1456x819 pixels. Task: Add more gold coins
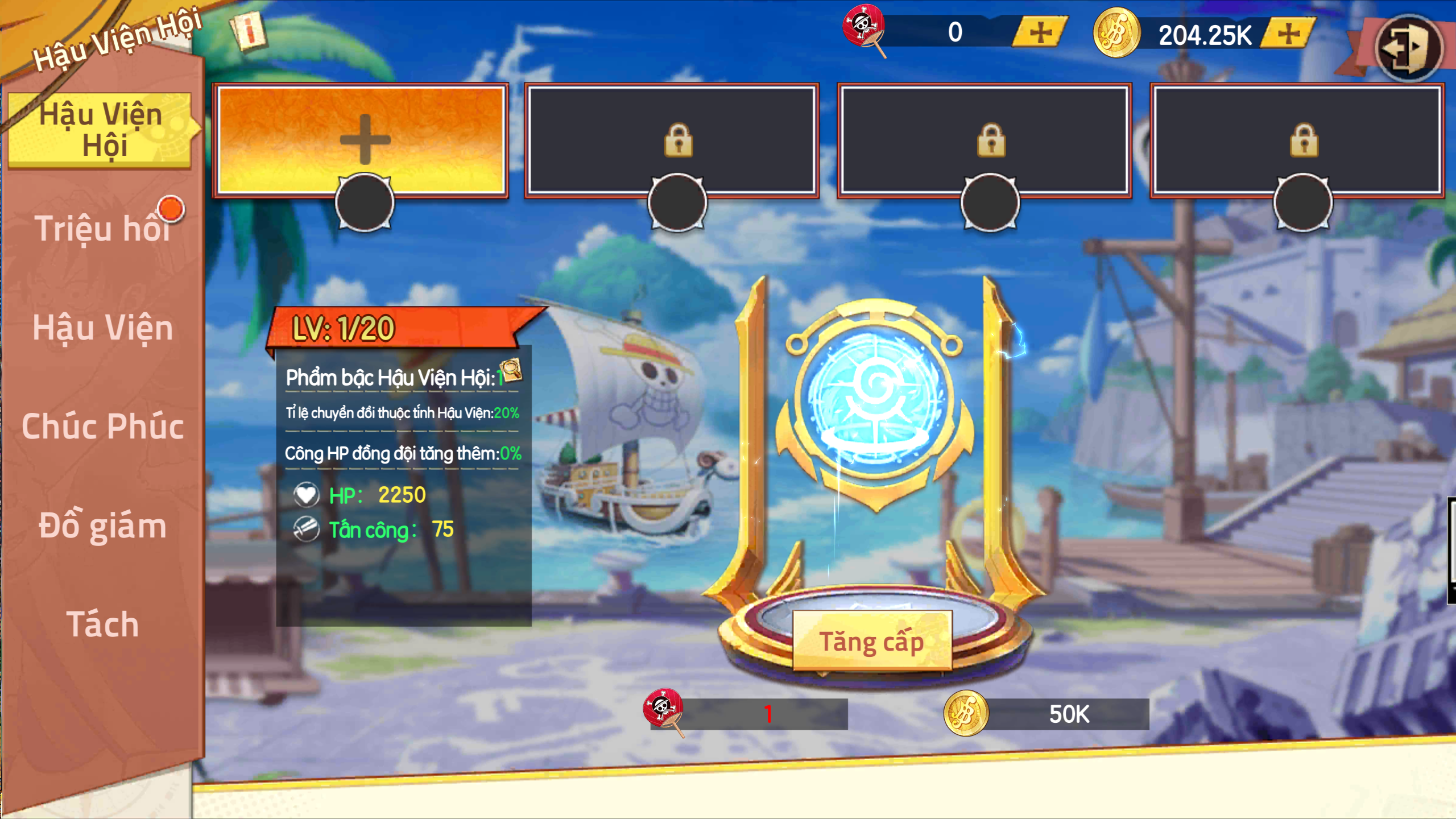[x=1289, y=33]
